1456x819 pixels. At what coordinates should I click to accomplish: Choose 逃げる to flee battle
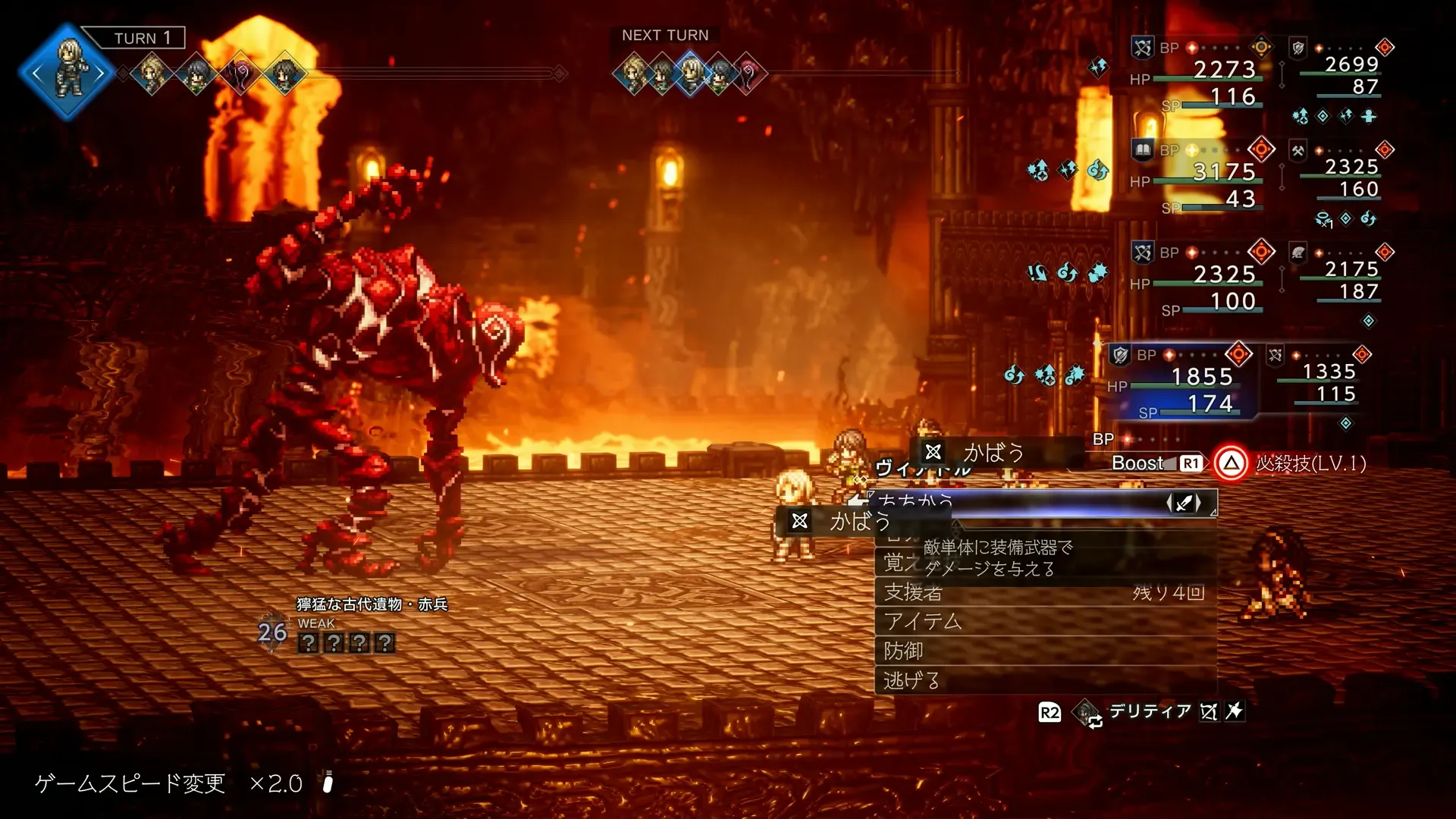click(x=1045, y=681)
